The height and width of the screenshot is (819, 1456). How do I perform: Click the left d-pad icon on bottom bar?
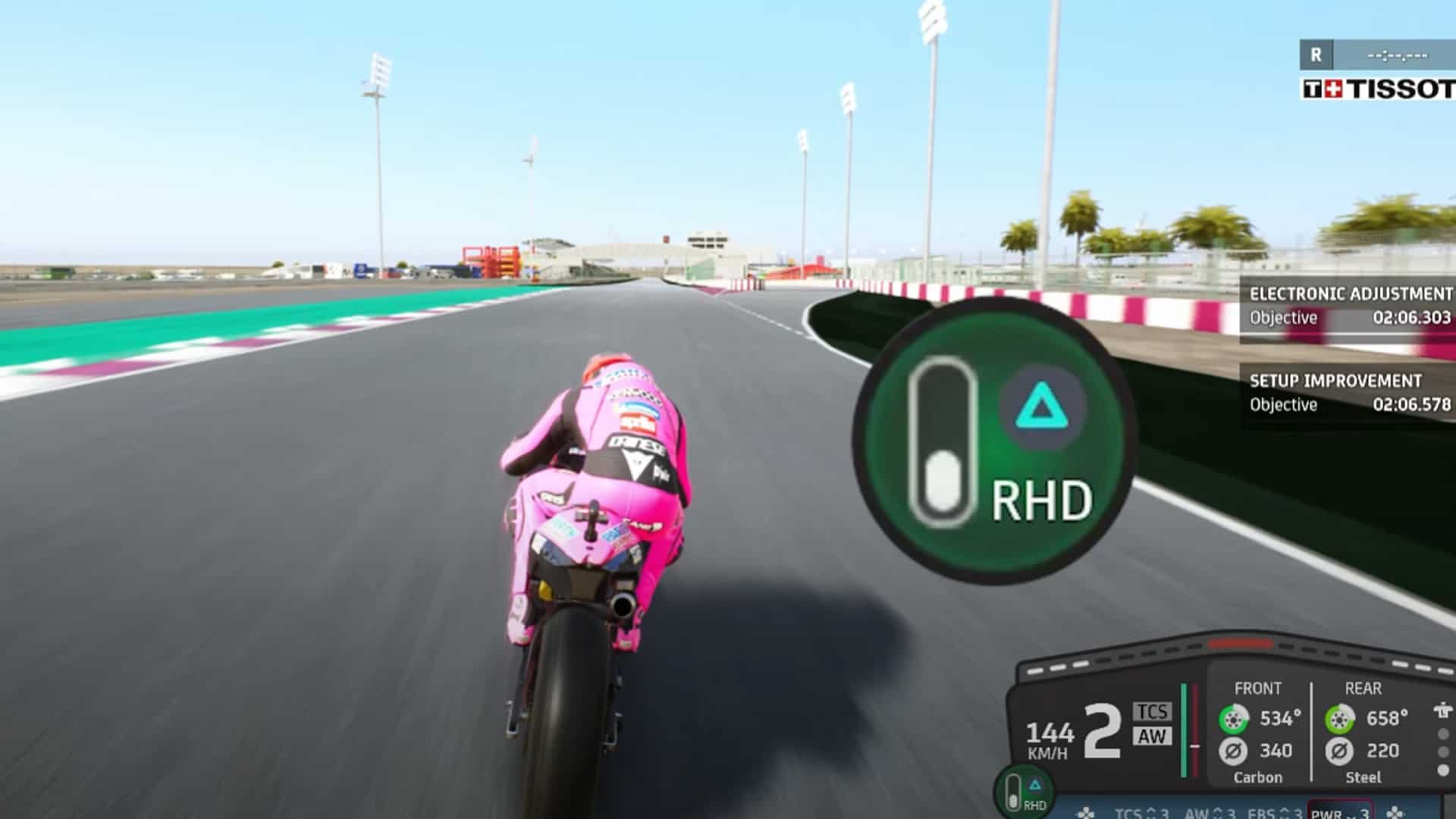point(1085,812)
